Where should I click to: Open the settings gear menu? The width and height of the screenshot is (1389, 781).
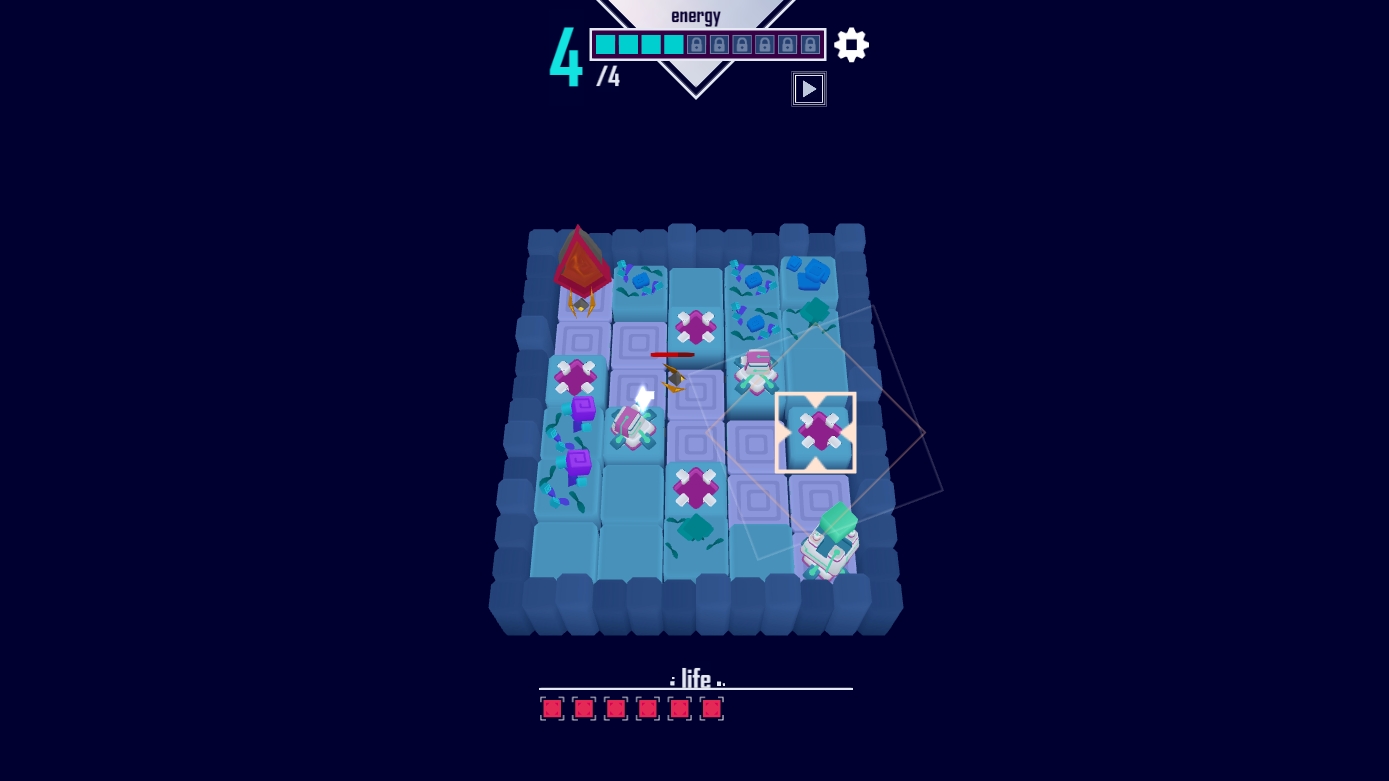851,44
